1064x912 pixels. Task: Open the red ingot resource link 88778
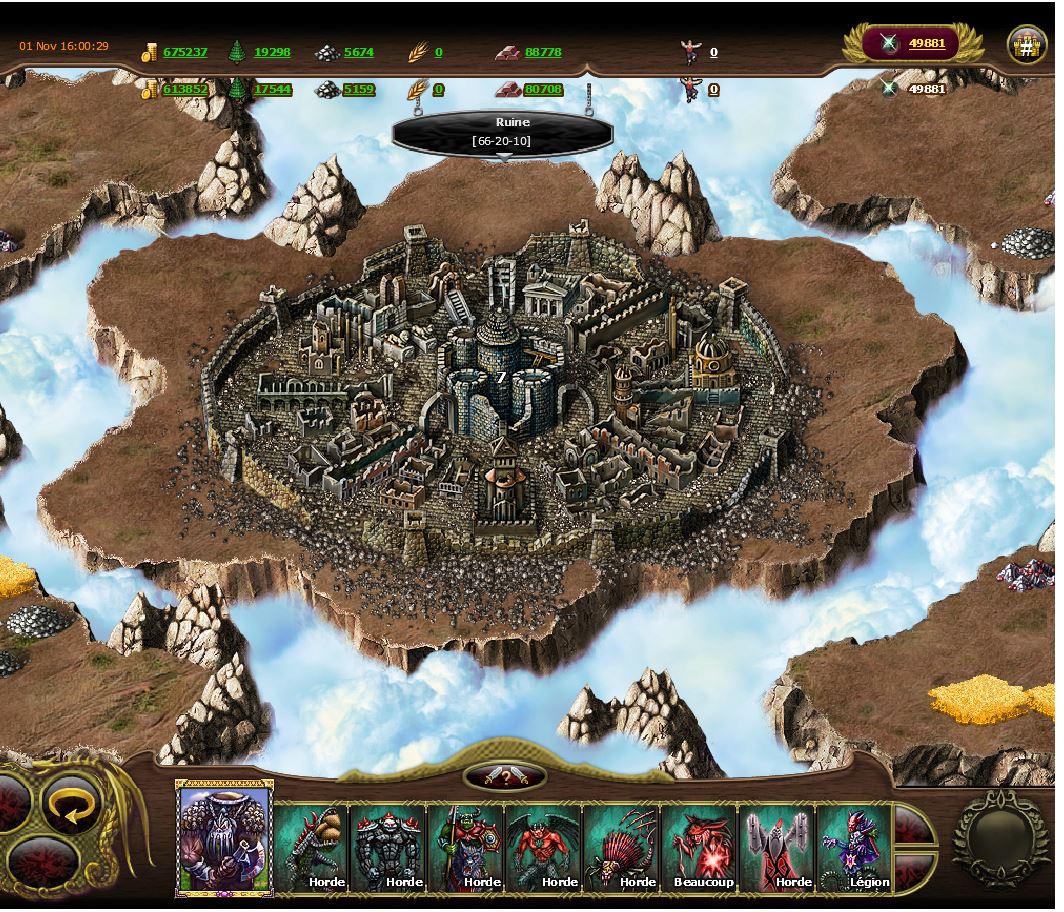(x=543, y=52)
